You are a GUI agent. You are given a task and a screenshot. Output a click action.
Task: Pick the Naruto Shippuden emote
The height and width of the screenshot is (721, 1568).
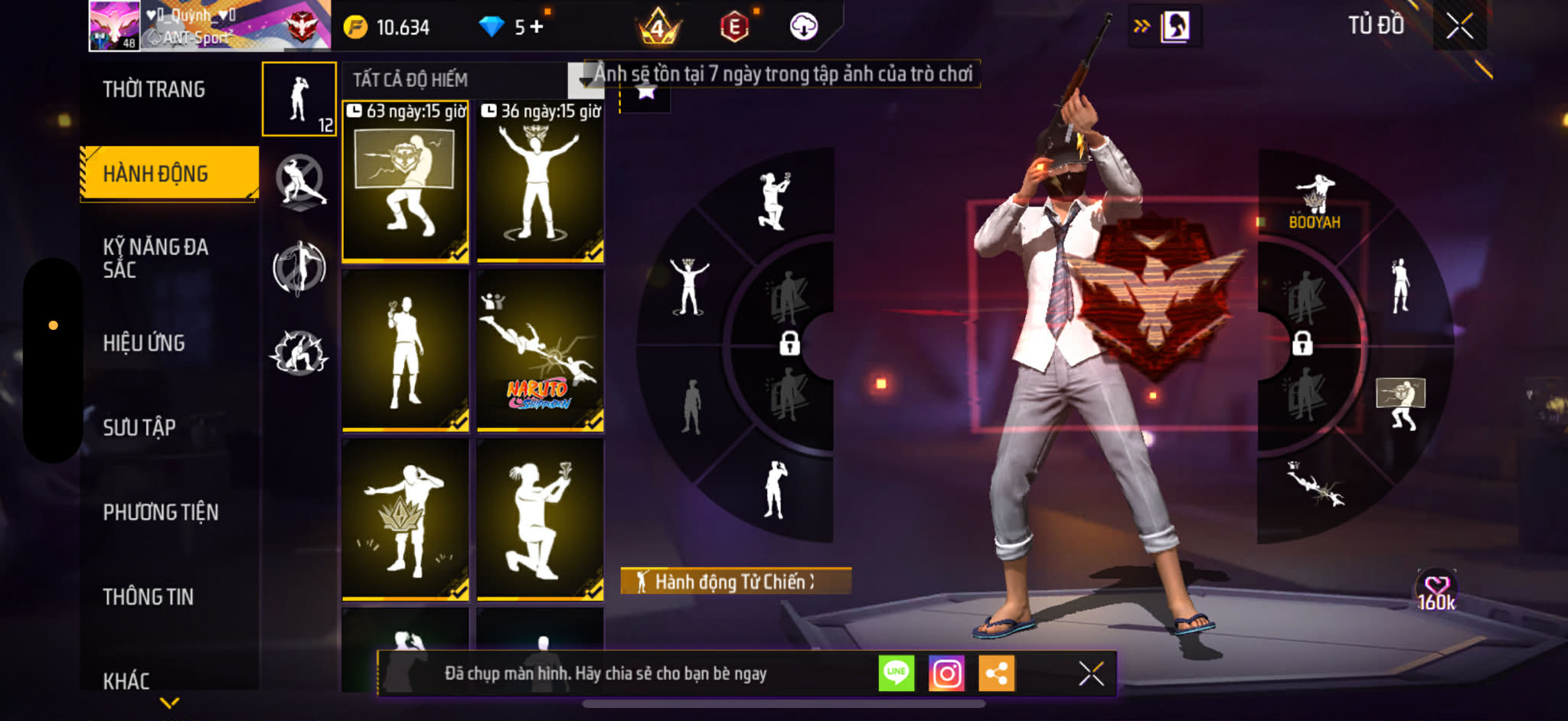coord(541,352)
